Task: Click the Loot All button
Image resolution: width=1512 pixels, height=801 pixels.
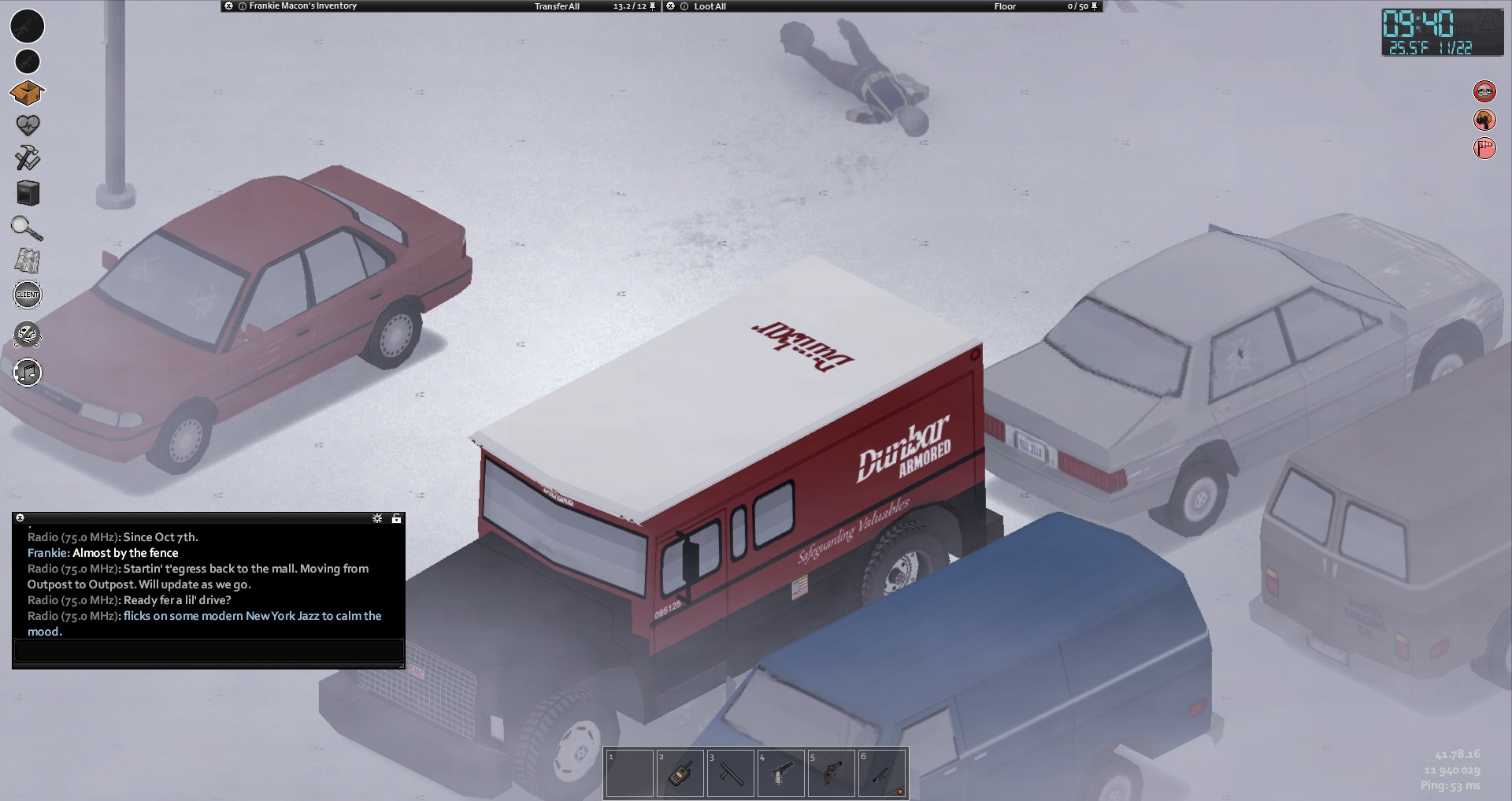Action: [710, 6]
